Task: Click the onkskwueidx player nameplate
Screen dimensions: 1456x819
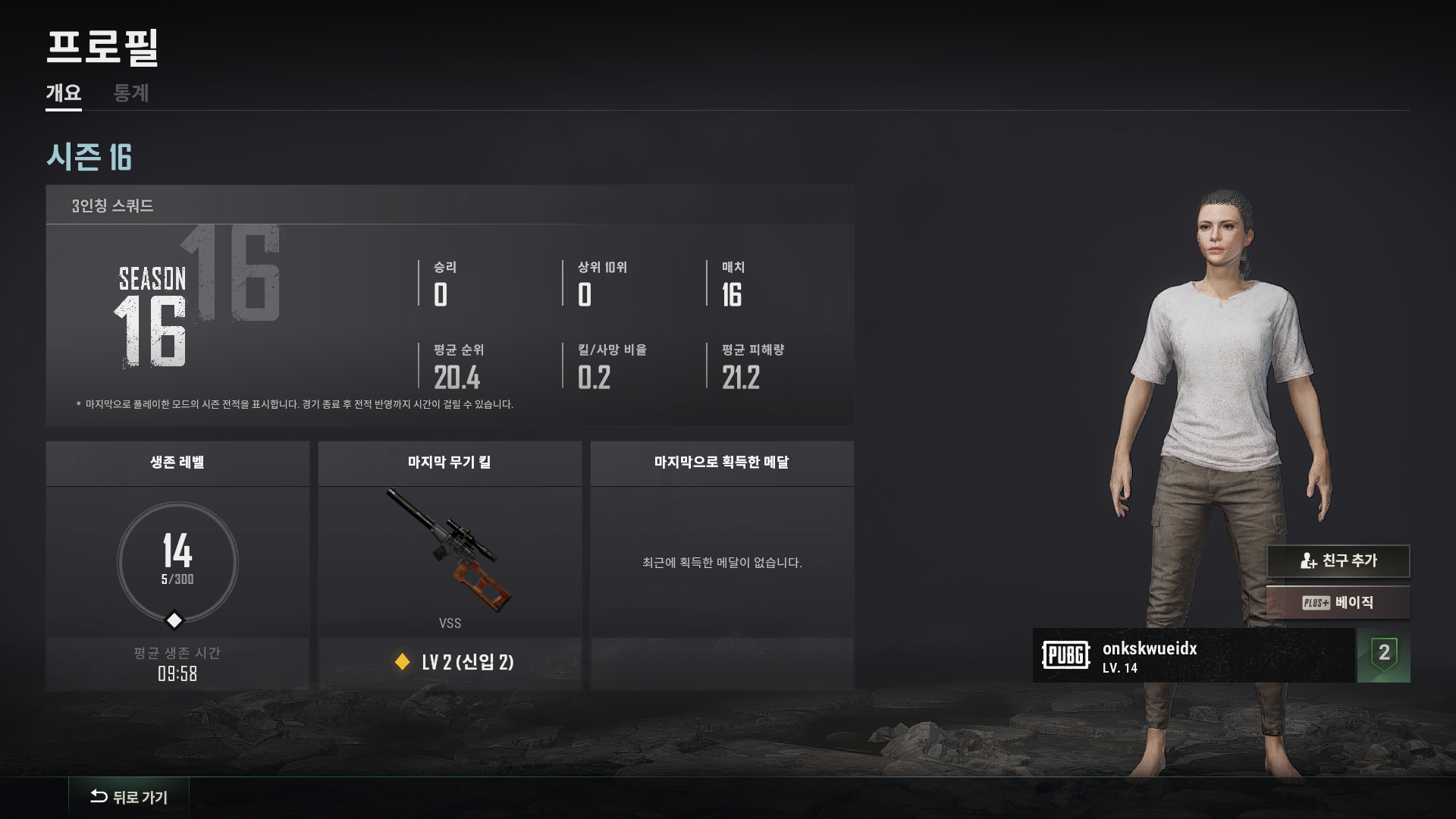Action: pyautogui.click(x=1193, y=656)
